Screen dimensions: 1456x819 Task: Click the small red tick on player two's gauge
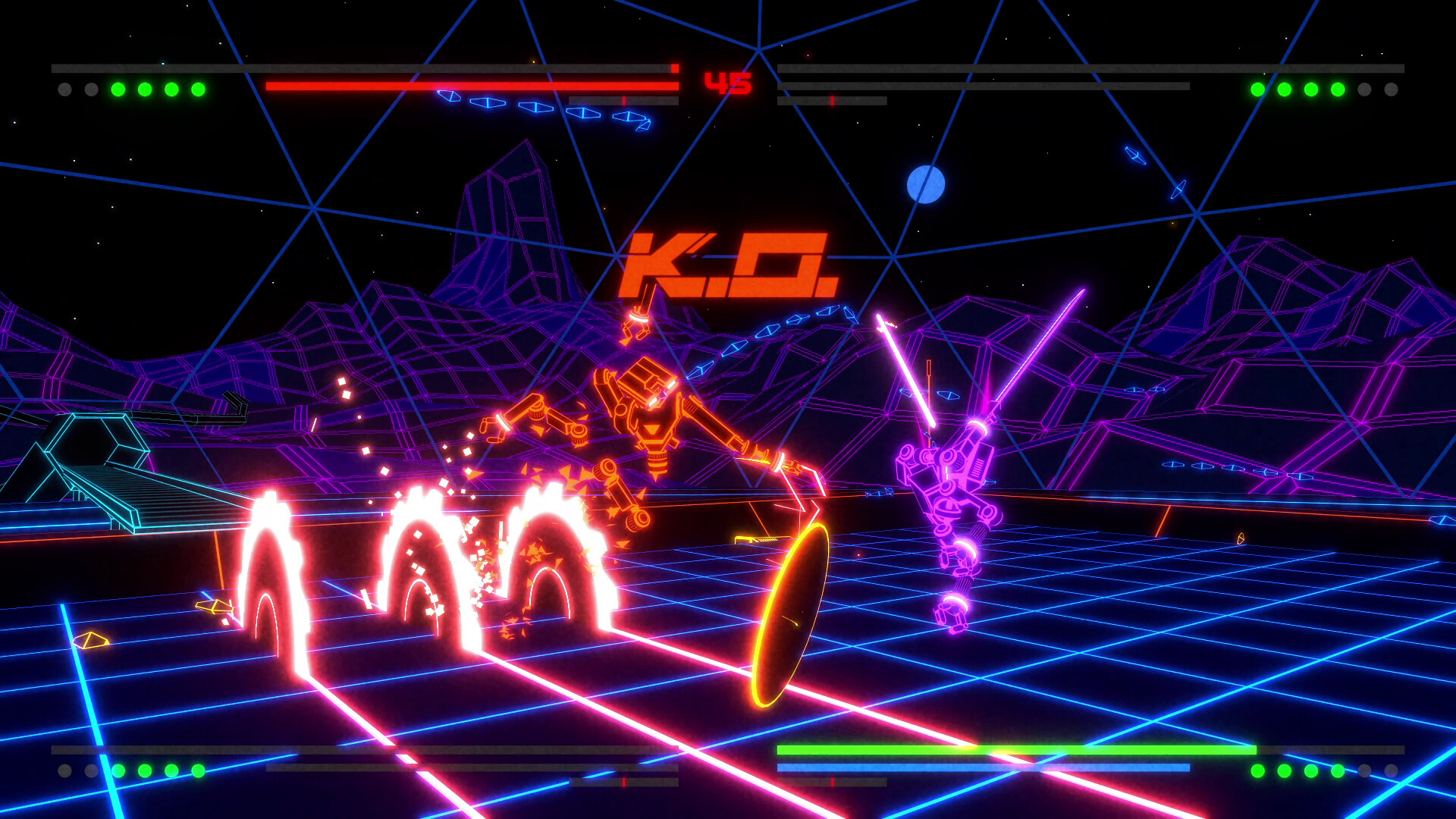(x=831, y=99)
